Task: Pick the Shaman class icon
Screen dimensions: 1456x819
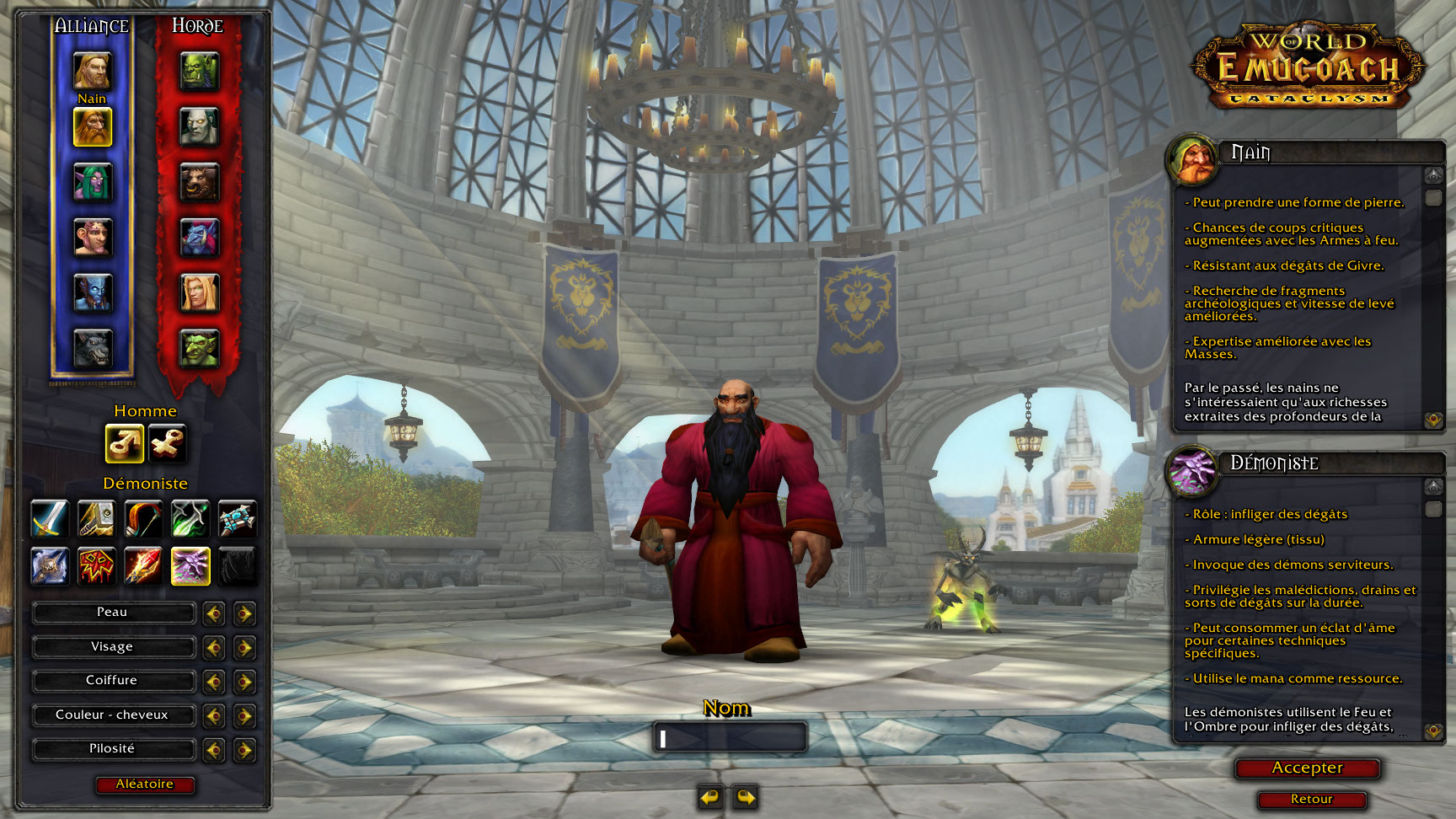Action: (96, 565)
